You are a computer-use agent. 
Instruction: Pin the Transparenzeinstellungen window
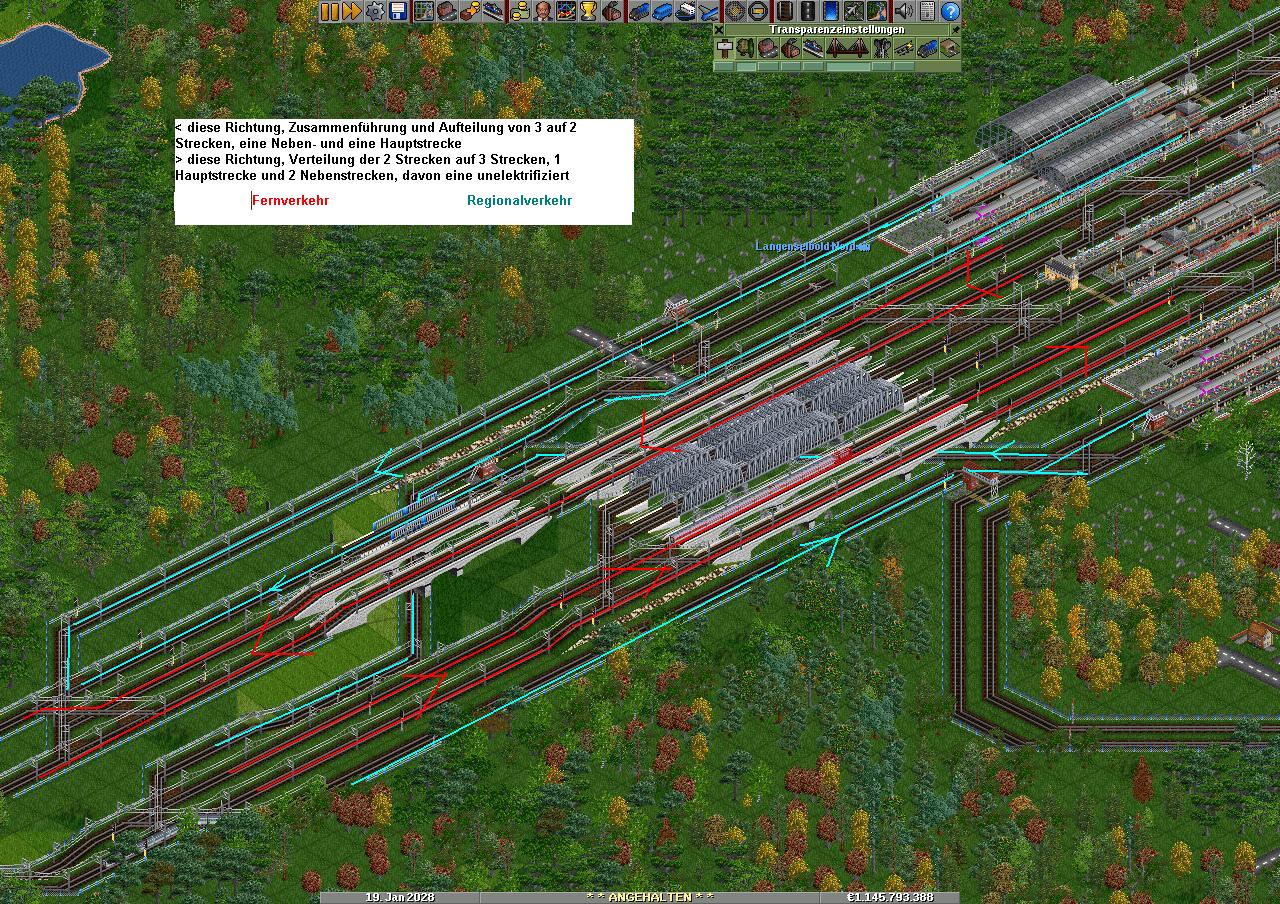[x=955, y=29]
